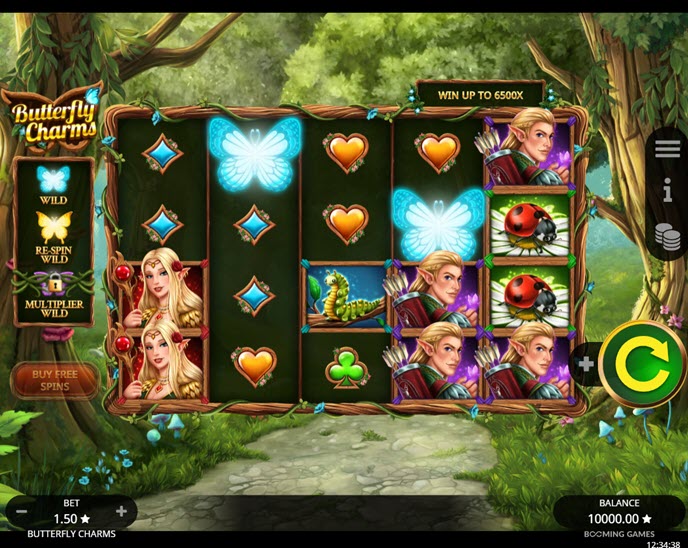Open the coin stack bet settings

[667, 236]
